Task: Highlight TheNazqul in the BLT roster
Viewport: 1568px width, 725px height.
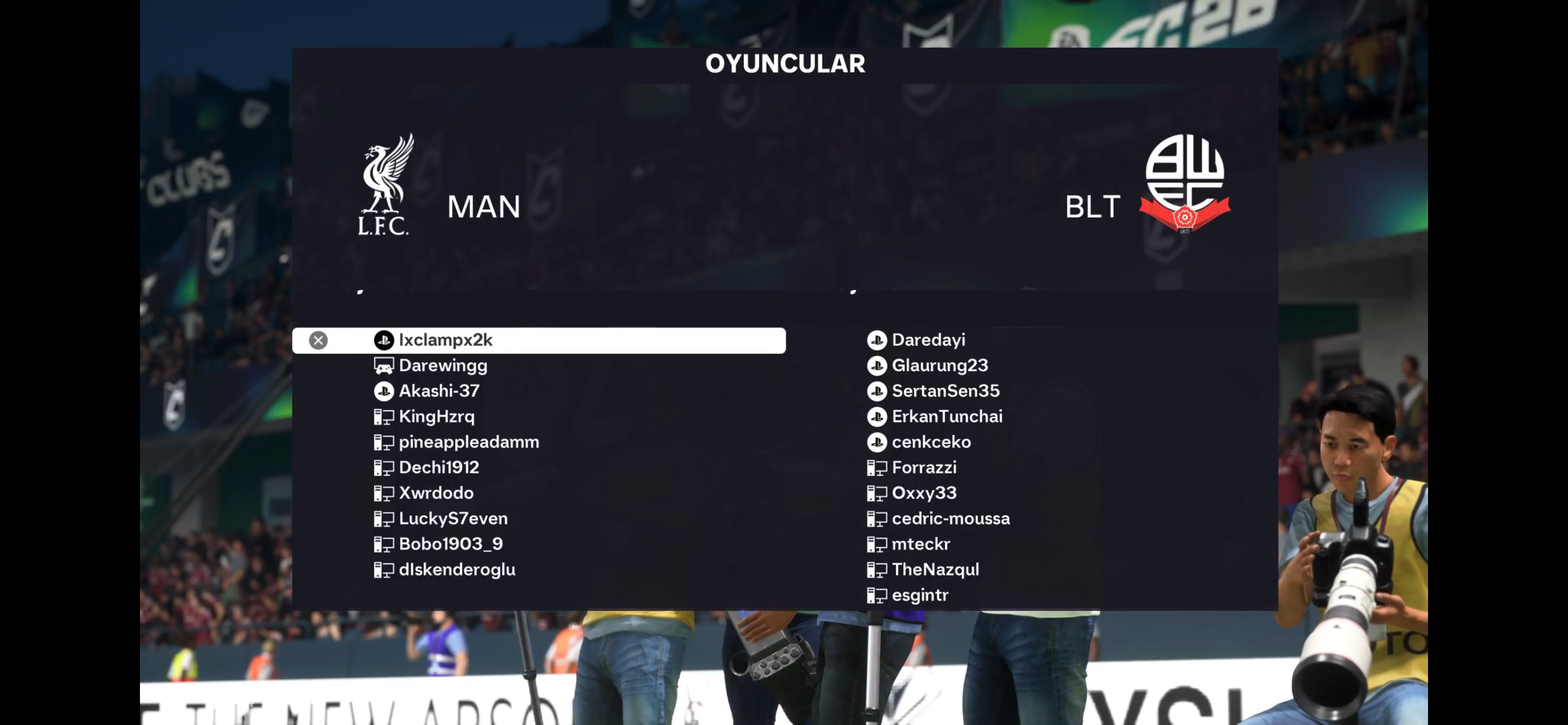Action: click(935, 569)
